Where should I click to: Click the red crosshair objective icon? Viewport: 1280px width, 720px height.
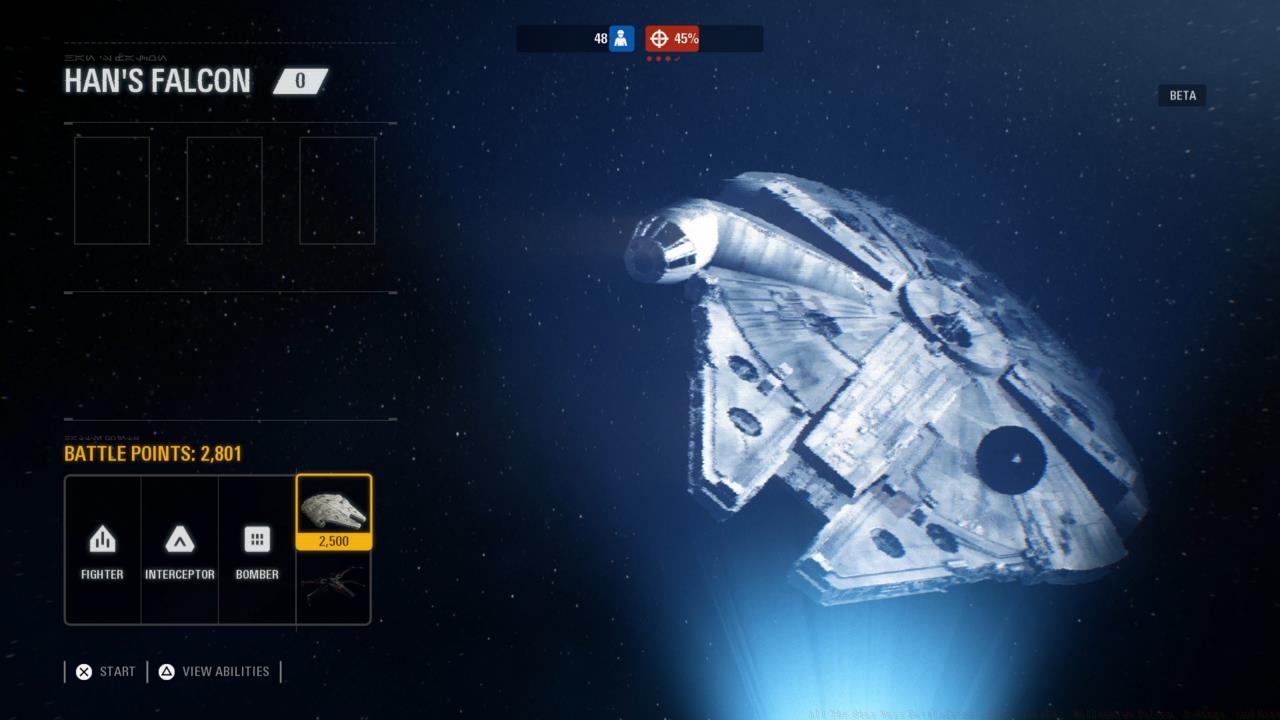tap(660, 38)
